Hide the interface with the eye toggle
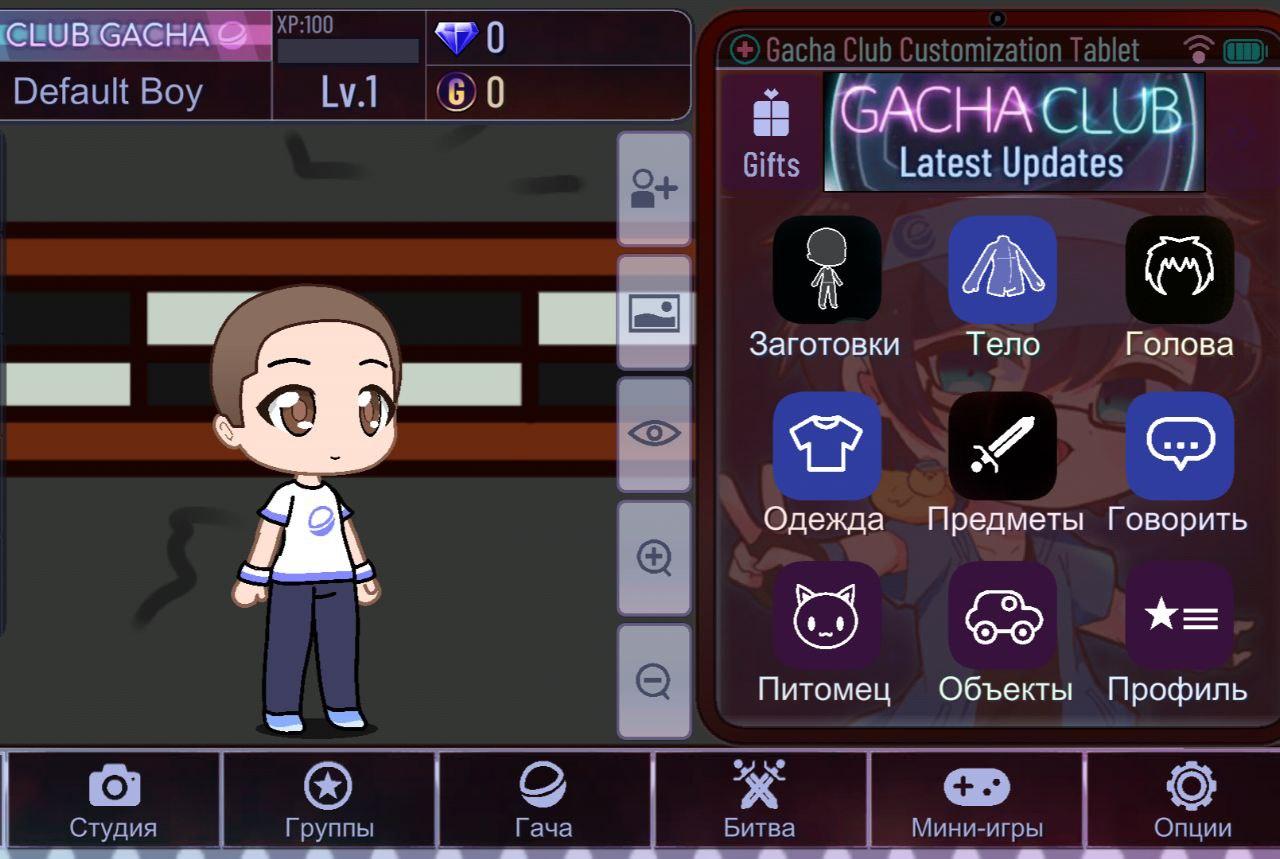This screenshot has width=1280, height=859. click(654, 432)
